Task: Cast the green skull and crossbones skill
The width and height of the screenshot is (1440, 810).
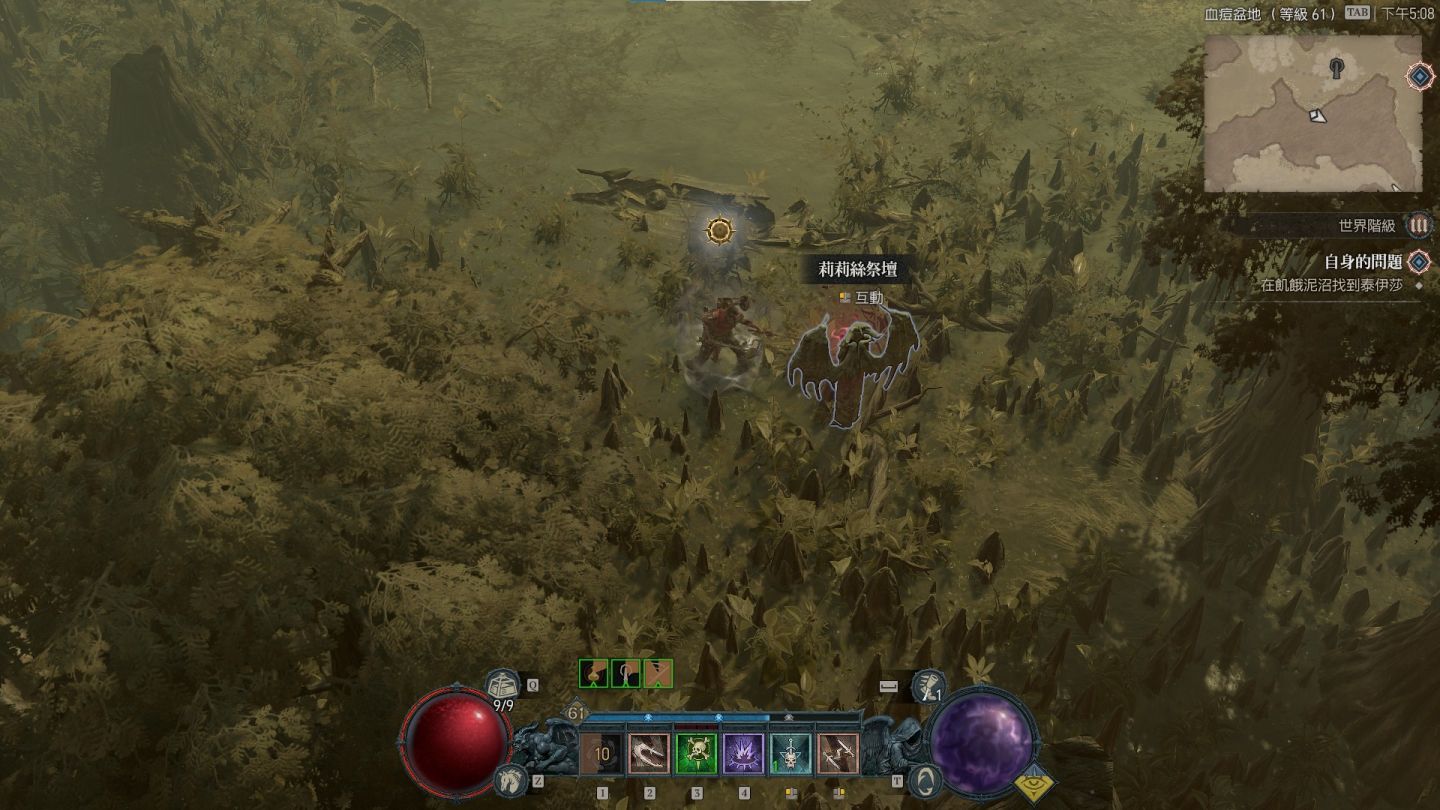Action: pyautogui.click(x=696, y=755)
